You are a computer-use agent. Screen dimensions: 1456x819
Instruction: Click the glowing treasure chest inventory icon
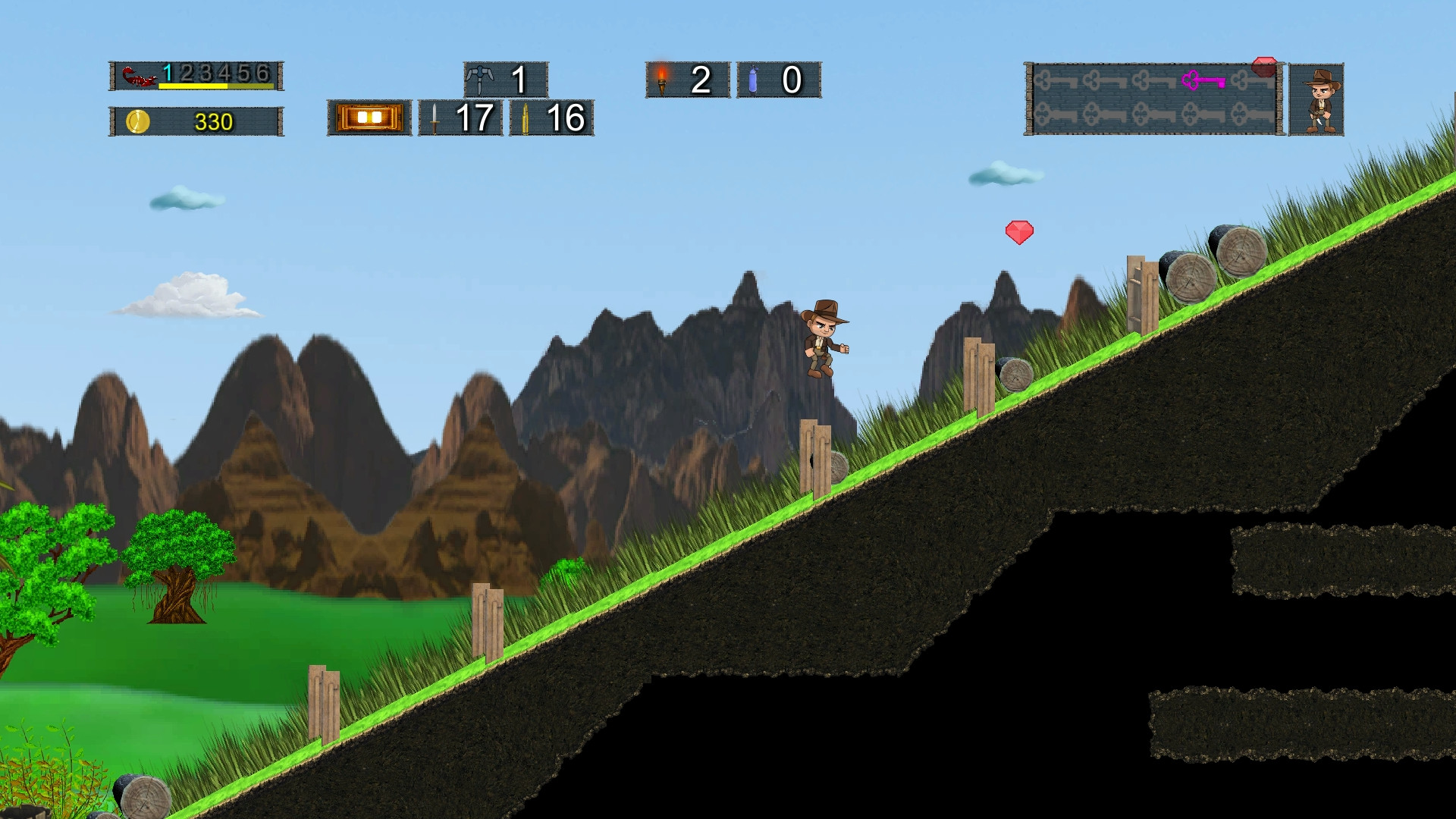369,118
